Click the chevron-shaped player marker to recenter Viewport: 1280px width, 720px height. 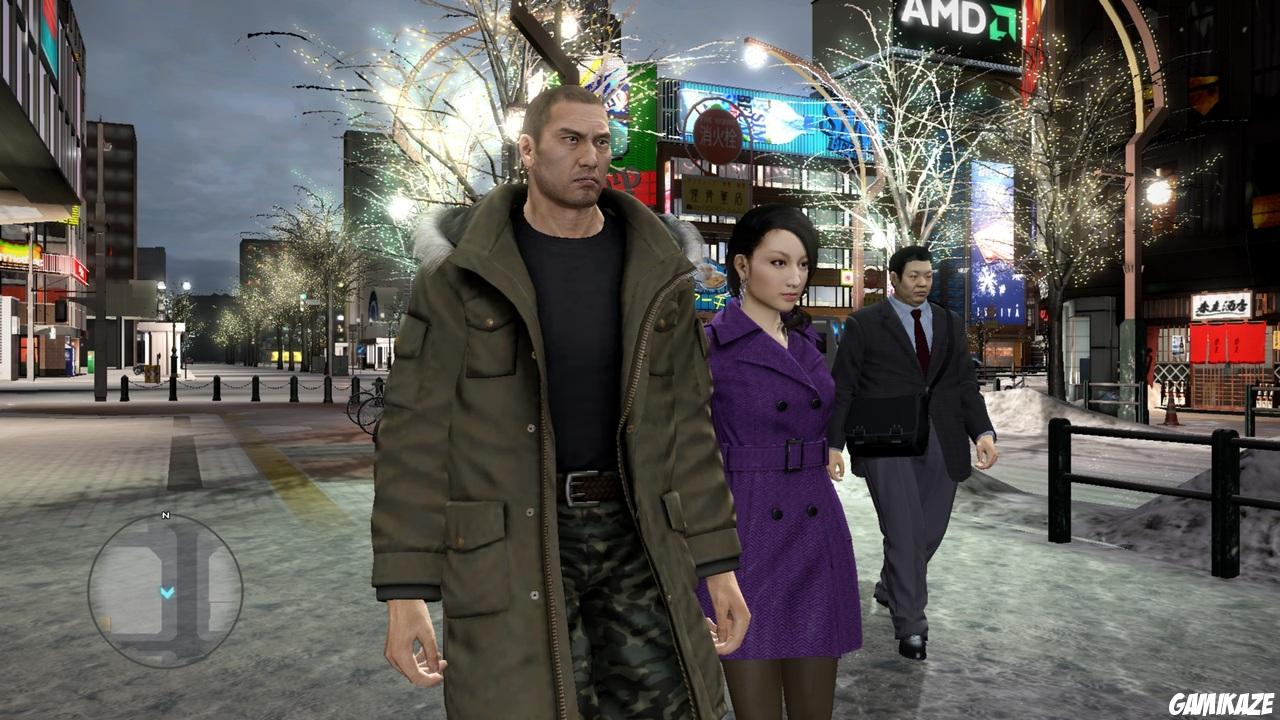pos(166,593)
